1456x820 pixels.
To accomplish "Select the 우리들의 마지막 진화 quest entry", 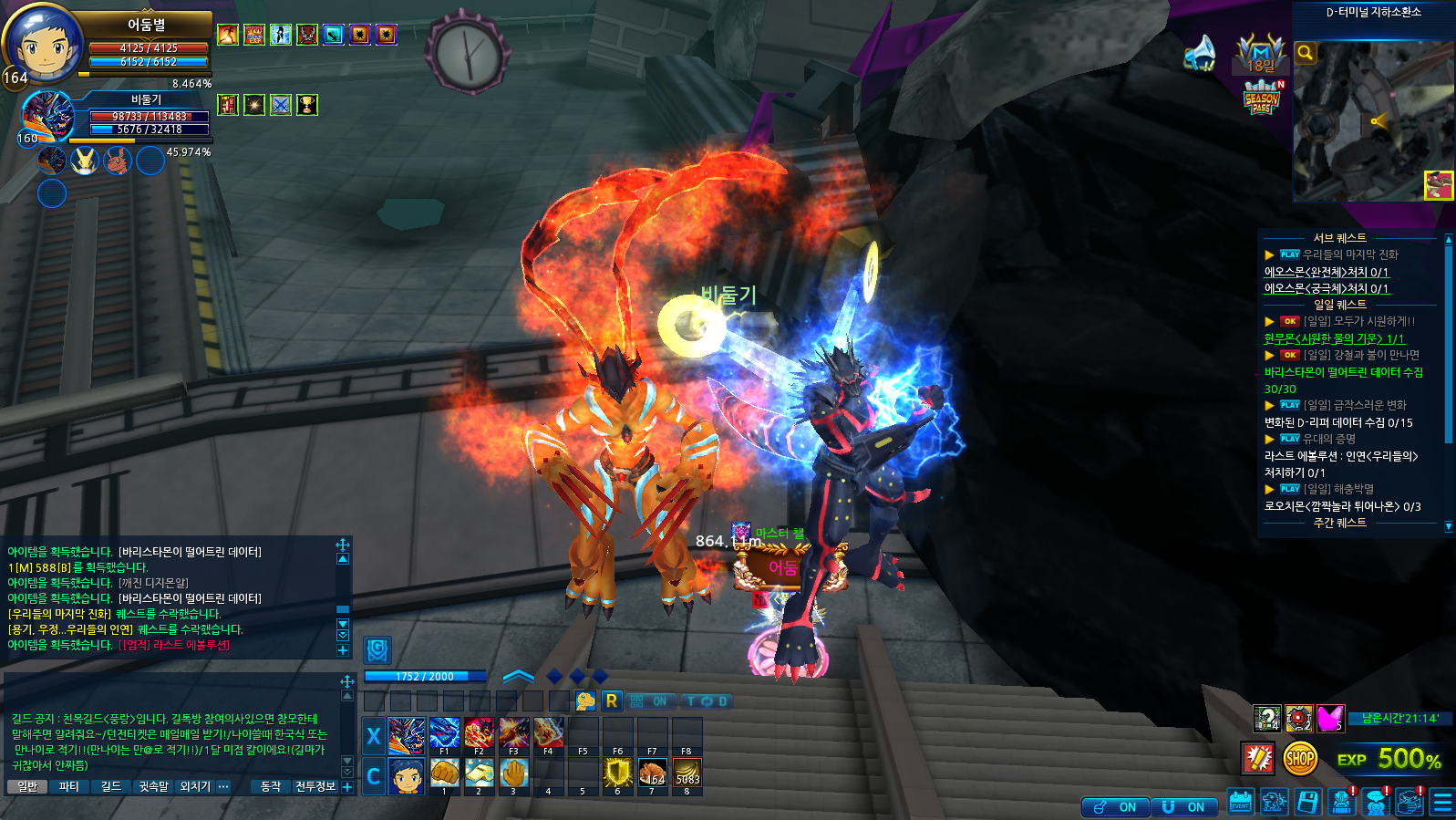I will click(1349, 254).
